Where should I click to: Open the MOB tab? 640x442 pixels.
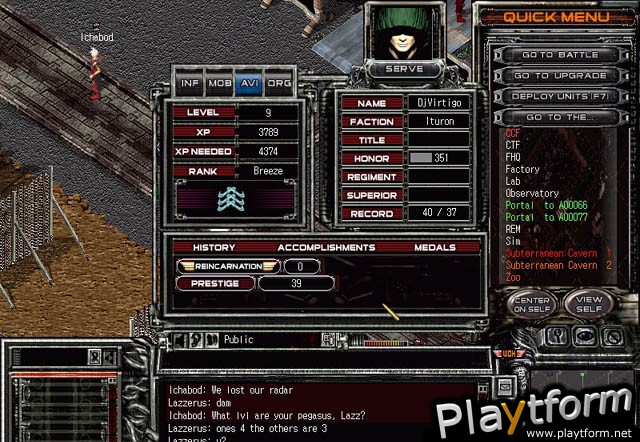[219, 84]
